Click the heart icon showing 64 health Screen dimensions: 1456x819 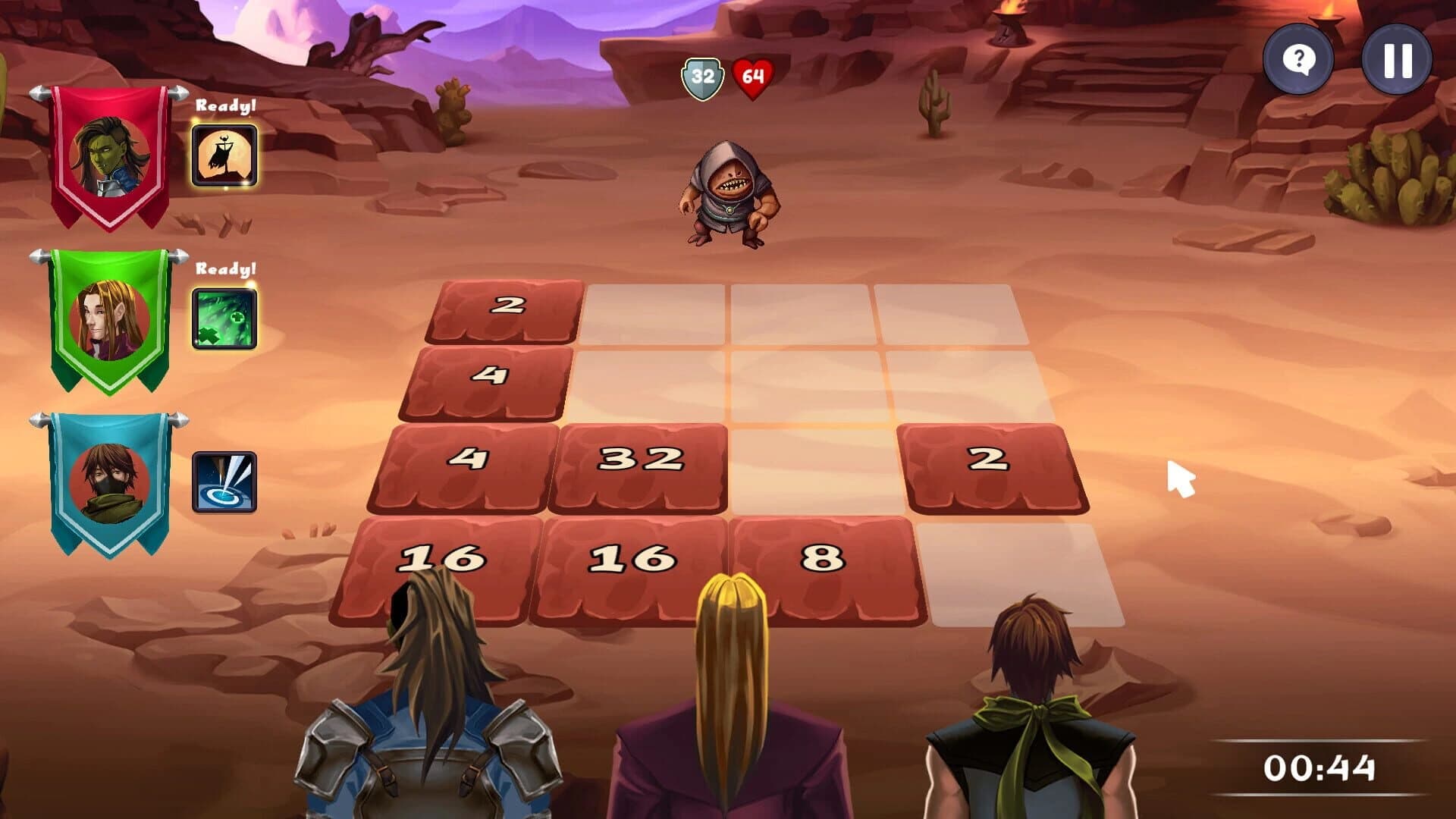(x=751, y=76)
